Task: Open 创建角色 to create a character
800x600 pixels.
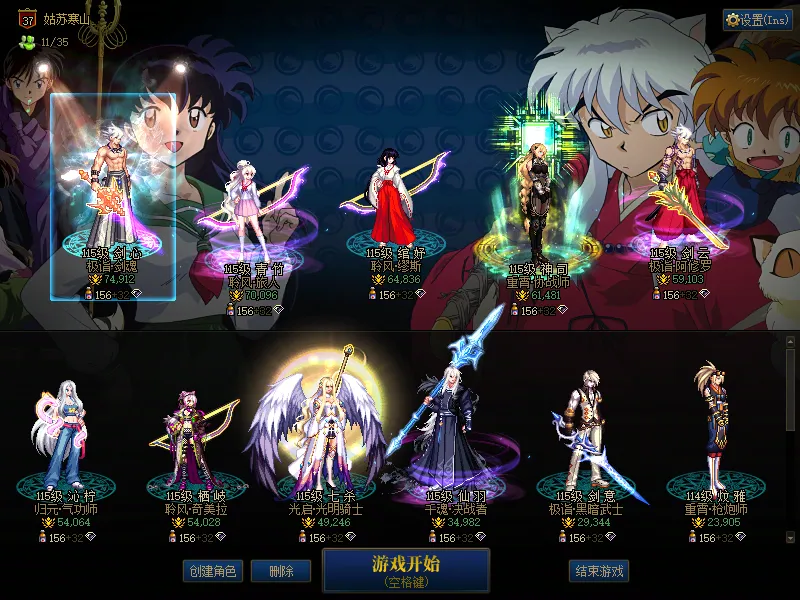Action: pos(212,571)
